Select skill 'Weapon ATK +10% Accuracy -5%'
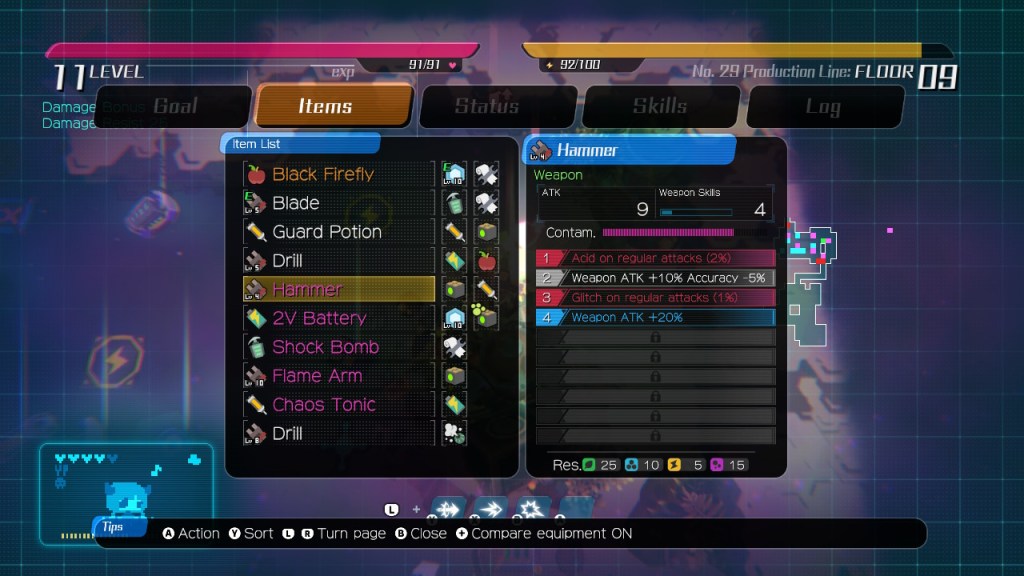 [x=655, y=278]
